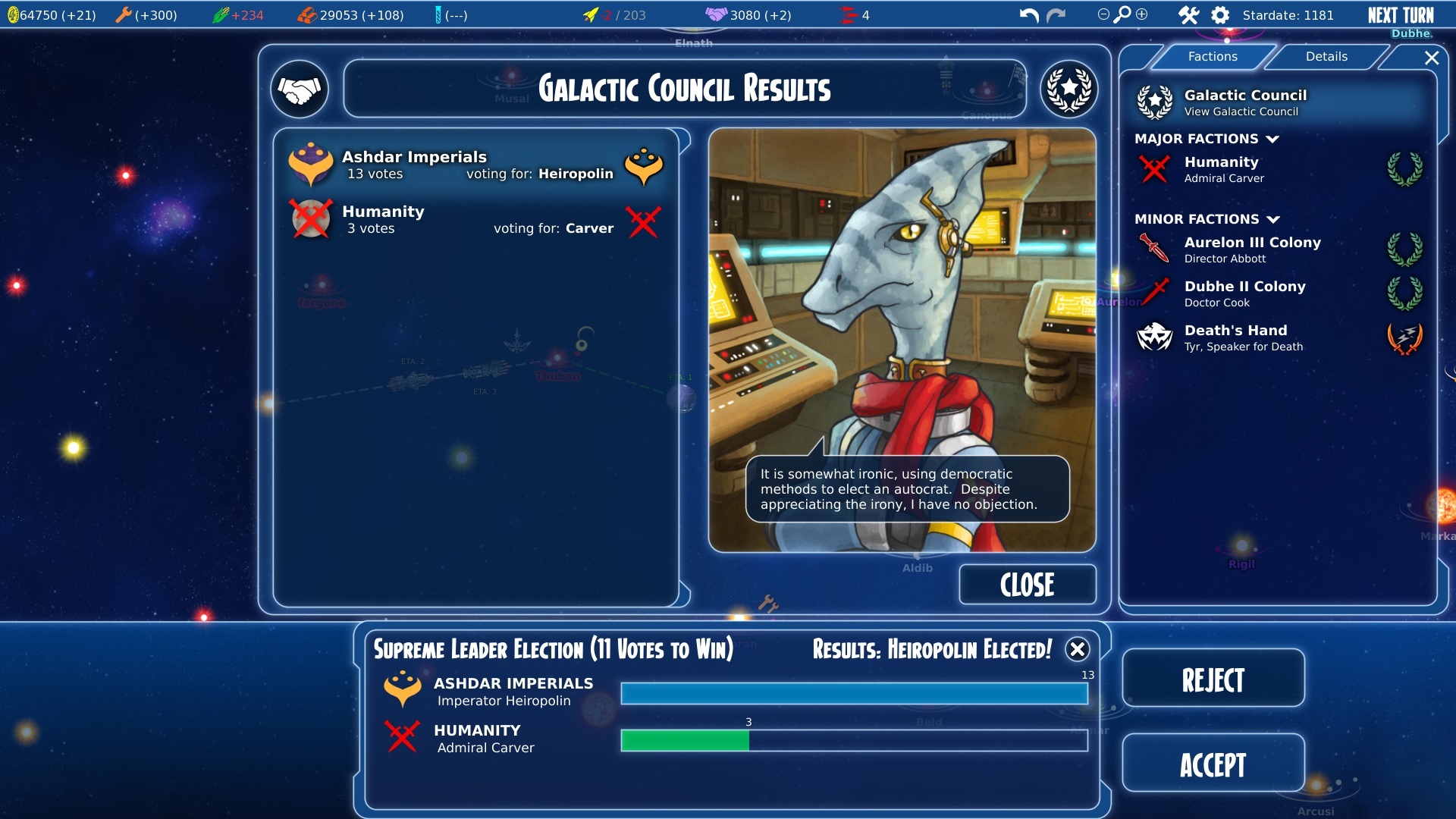
Task: Select Death's Hand faction
Action: (x=1235, y=337)
